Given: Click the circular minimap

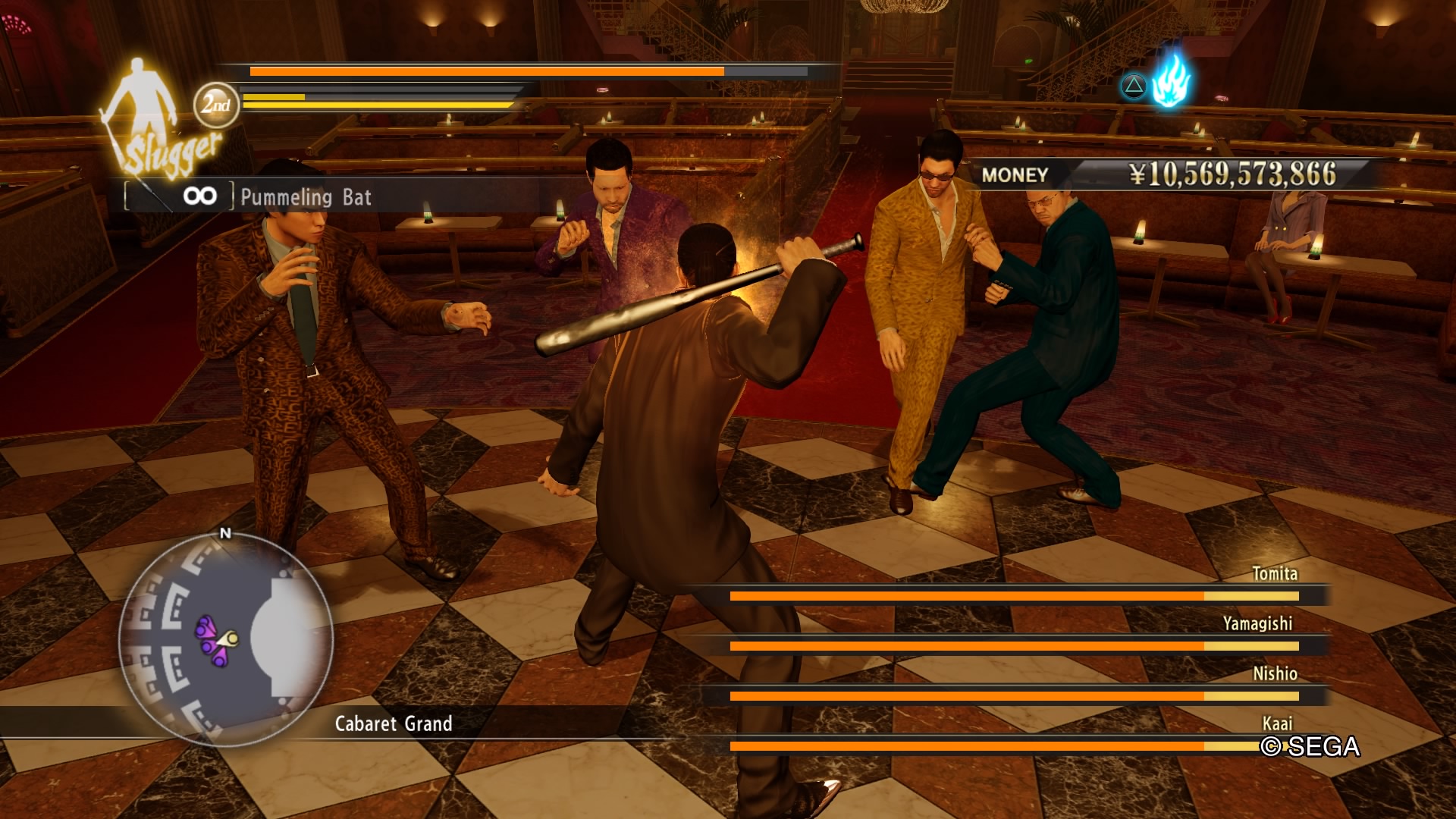Looking at the screenshot, I should (225, 639).
